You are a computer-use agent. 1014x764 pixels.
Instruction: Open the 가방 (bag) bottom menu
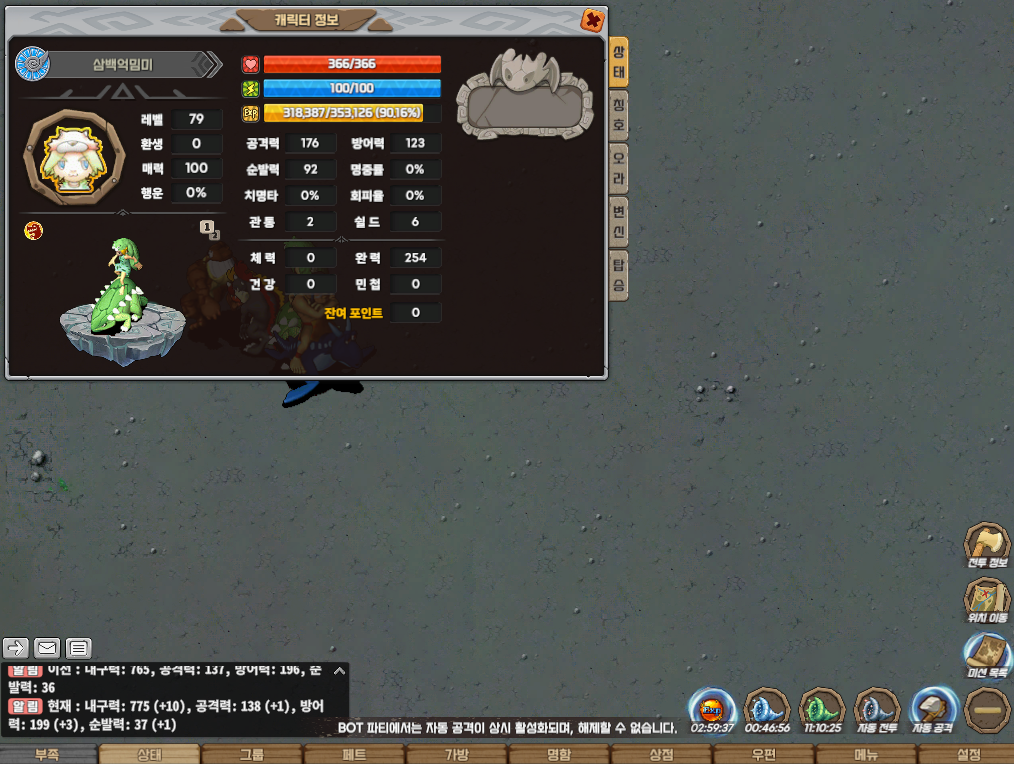point(456,755)
